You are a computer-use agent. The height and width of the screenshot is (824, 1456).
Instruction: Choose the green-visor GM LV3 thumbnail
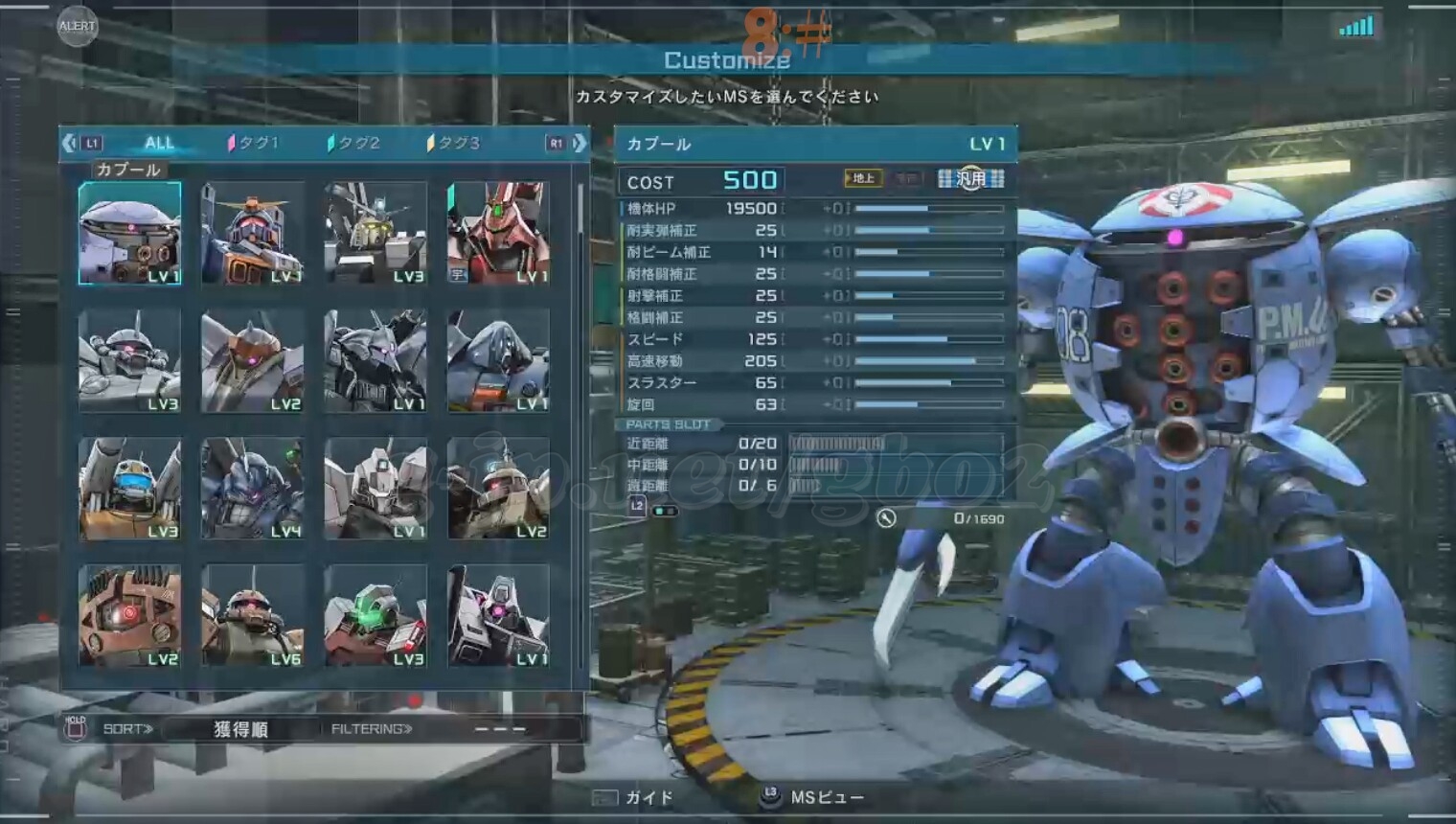tap(375, 616)
